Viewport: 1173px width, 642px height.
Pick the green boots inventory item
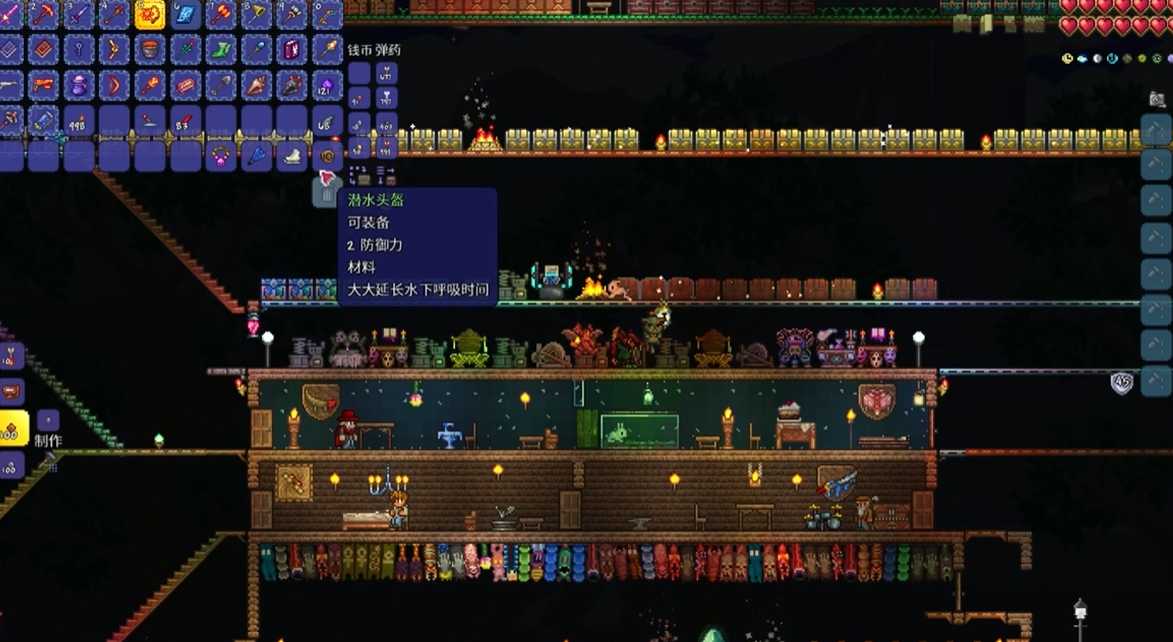click(x=221, y=49)
